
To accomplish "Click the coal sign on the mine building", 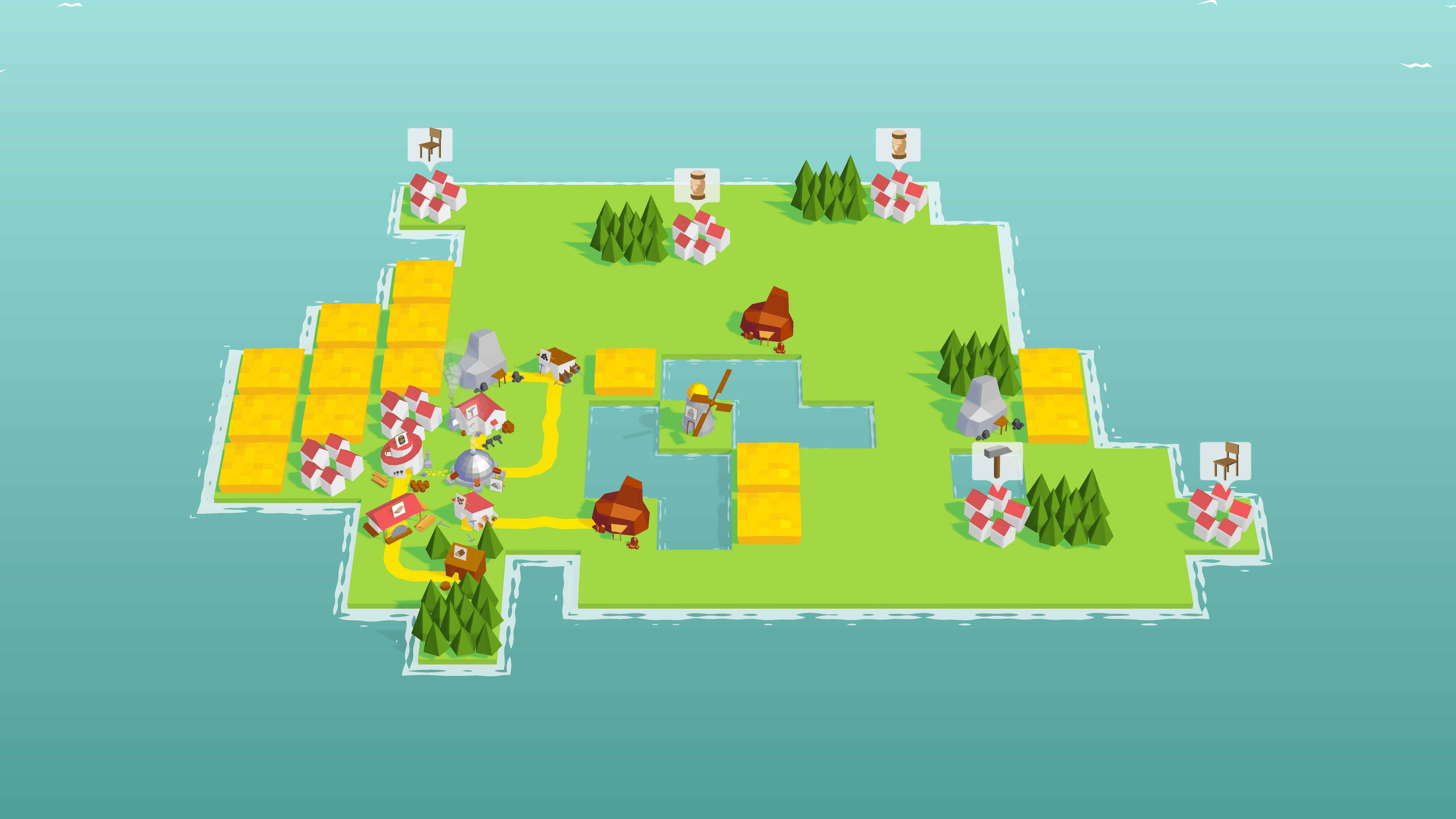I will (x=544, y=356).
